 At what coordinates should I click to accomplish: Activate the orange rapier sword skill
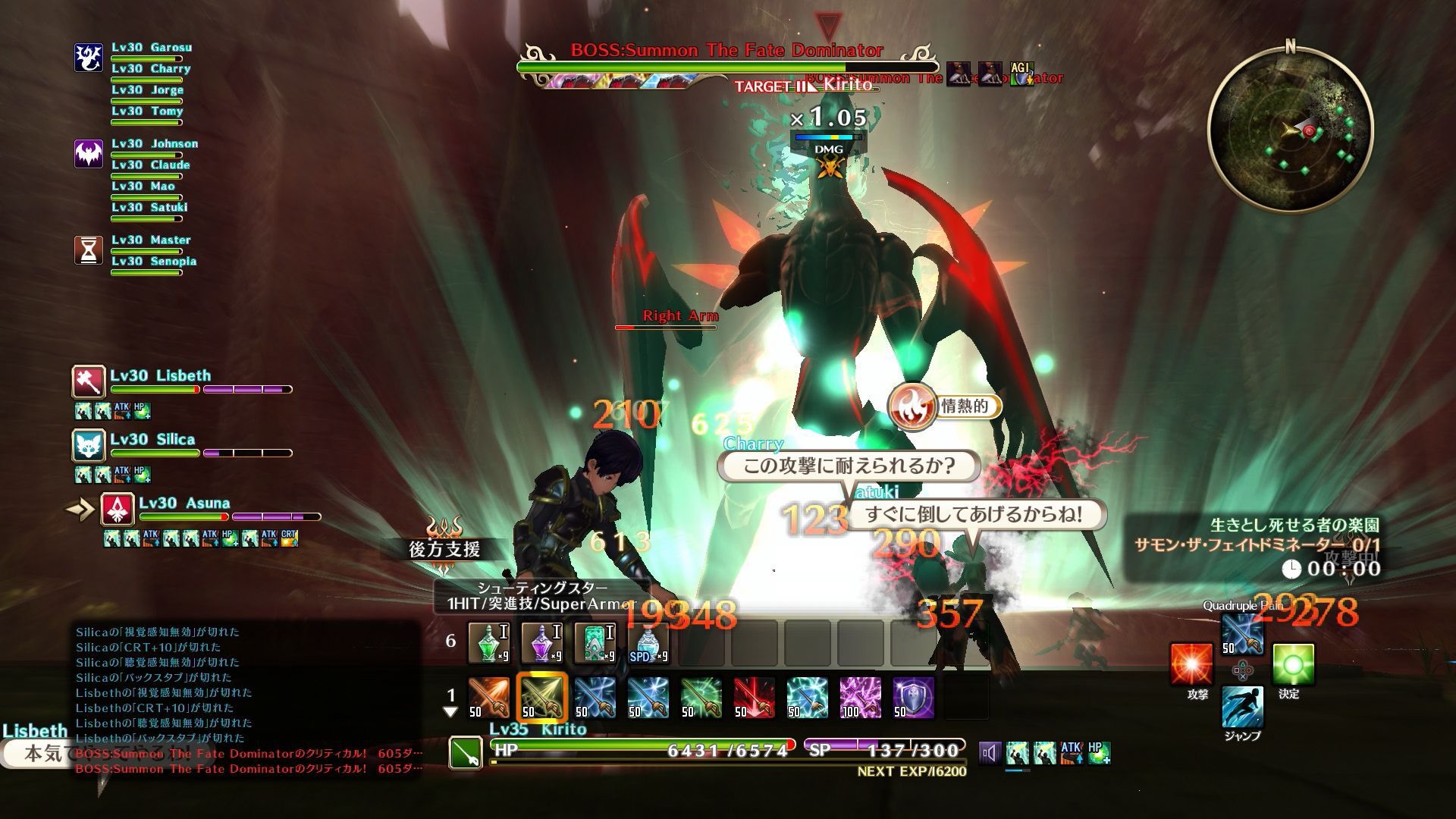point(489,697)
